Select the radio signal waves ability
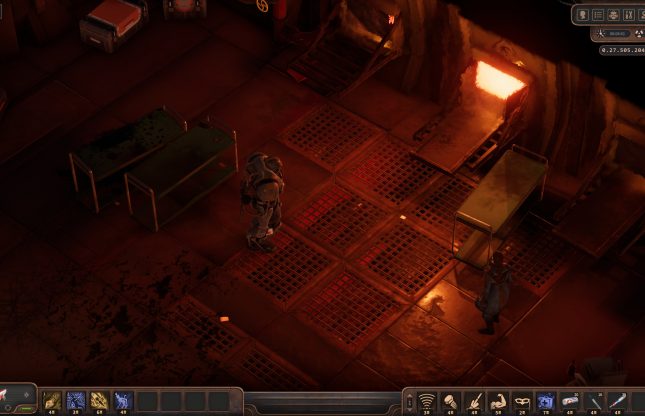Image resolution: width=645 pixels, height=416 pixels. pyautogui.click(x=427, y=401)
